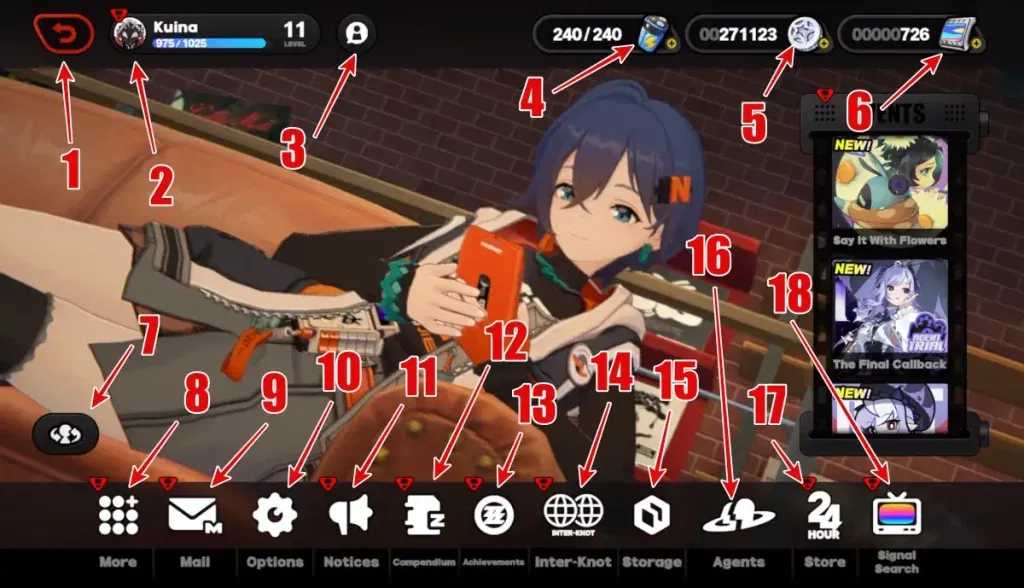Open the Compendium
This screenshot has height=588, width=1024.
tap(424, 515)
